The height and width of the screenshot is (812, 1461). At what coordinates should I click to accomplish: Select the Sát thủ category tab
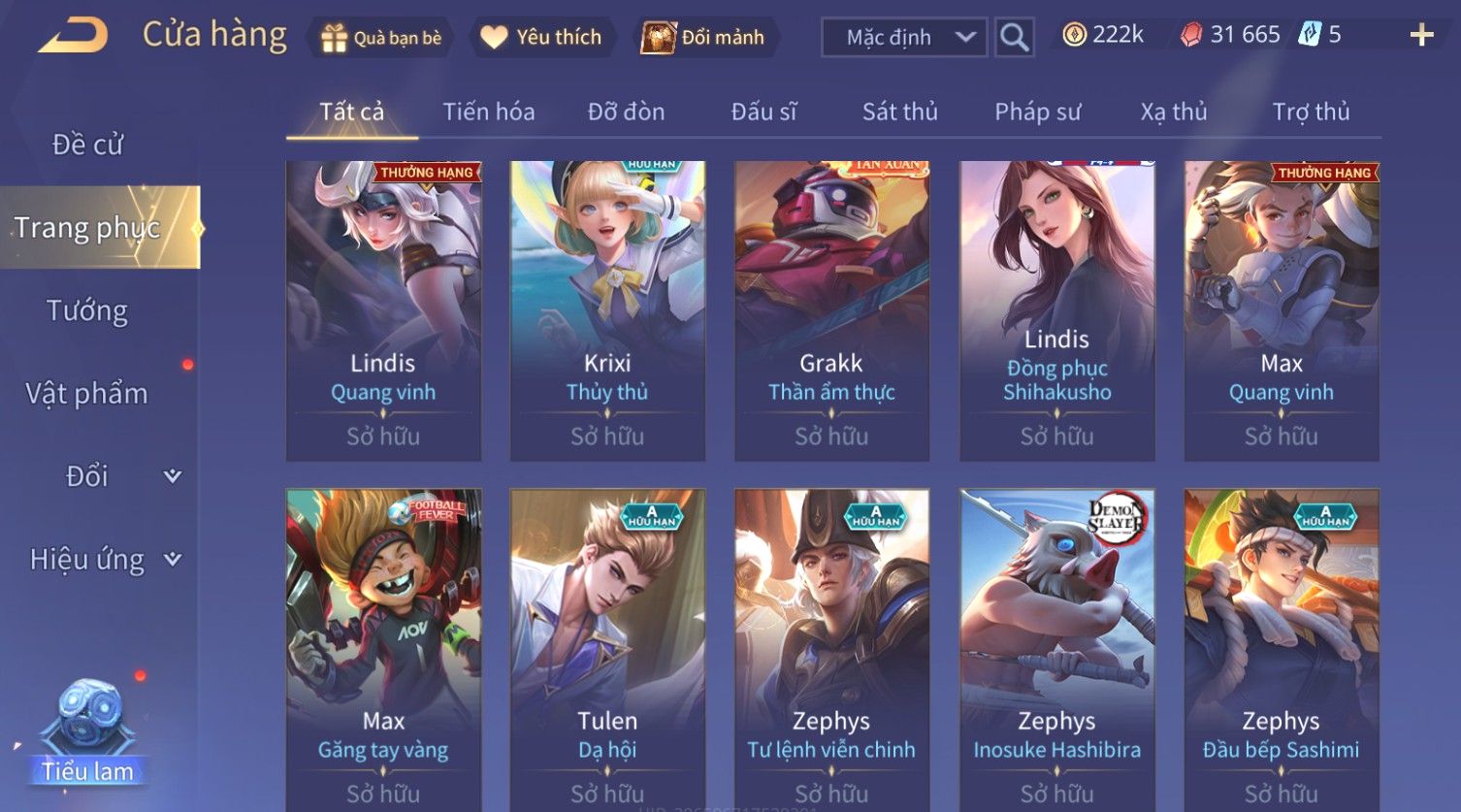pos(899,113)
